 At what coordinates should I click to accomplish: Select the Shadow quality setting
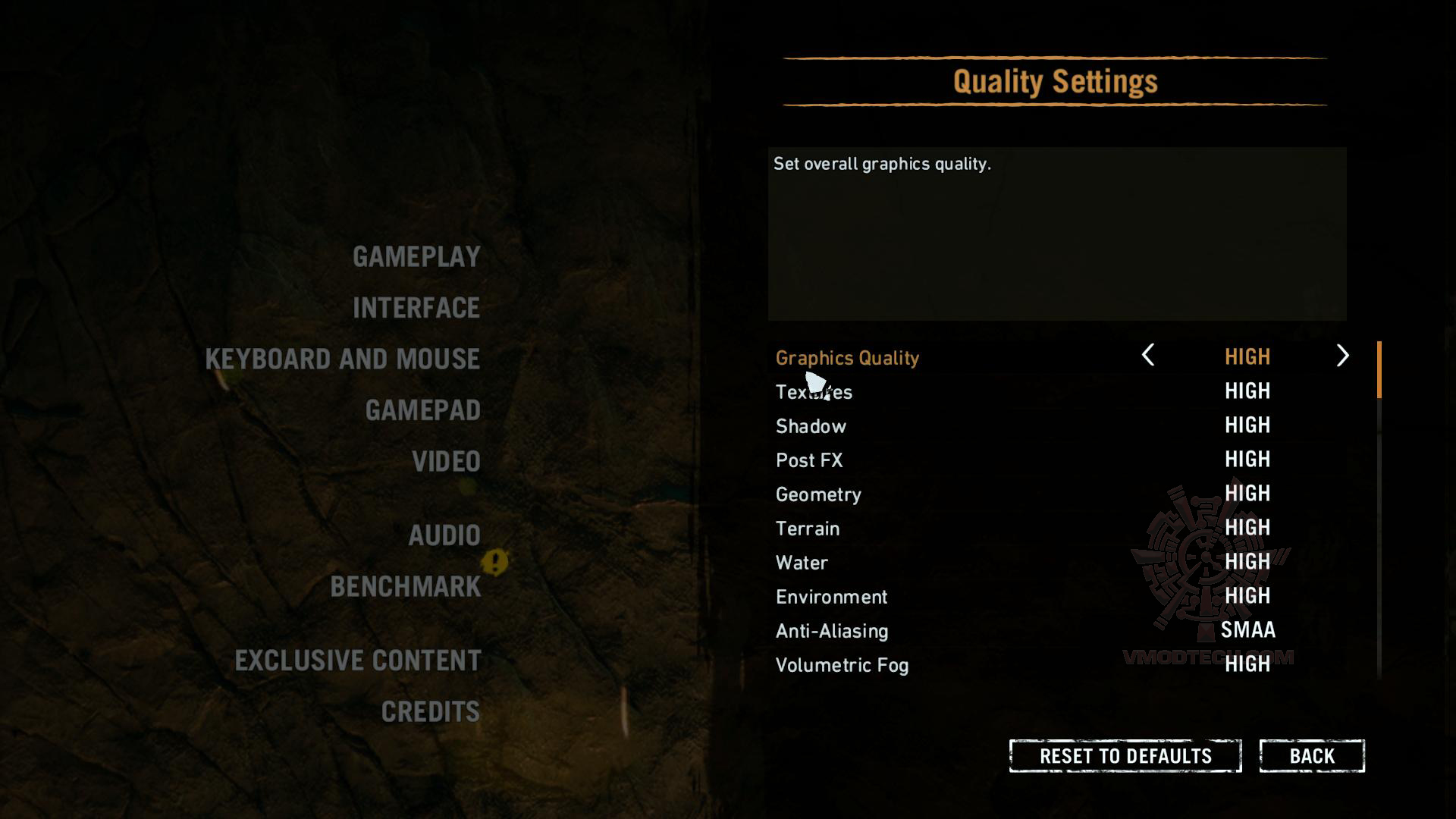click(x=810, y=426)
